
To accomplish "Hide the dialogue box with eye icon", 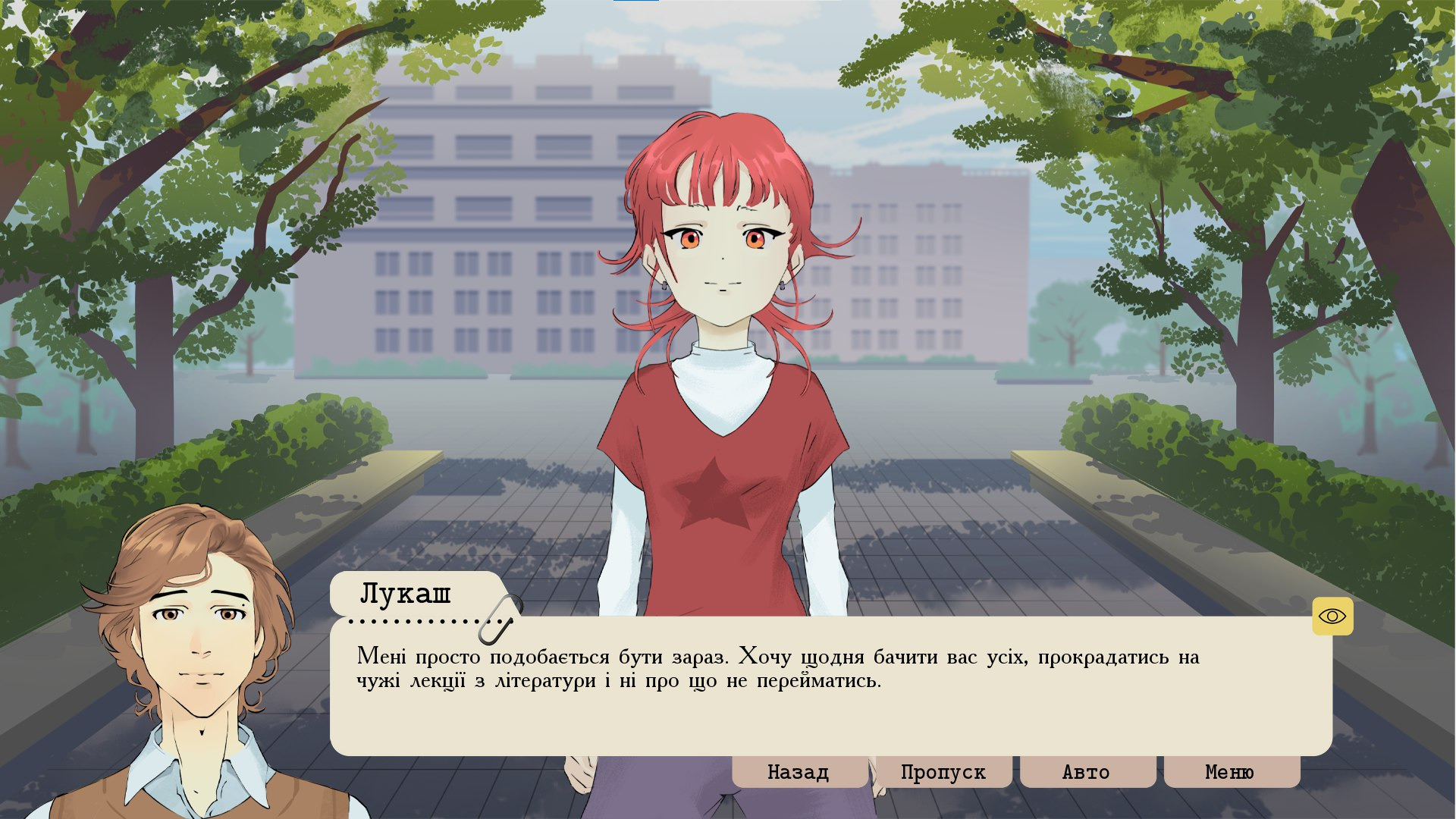I will [1332, 617].
